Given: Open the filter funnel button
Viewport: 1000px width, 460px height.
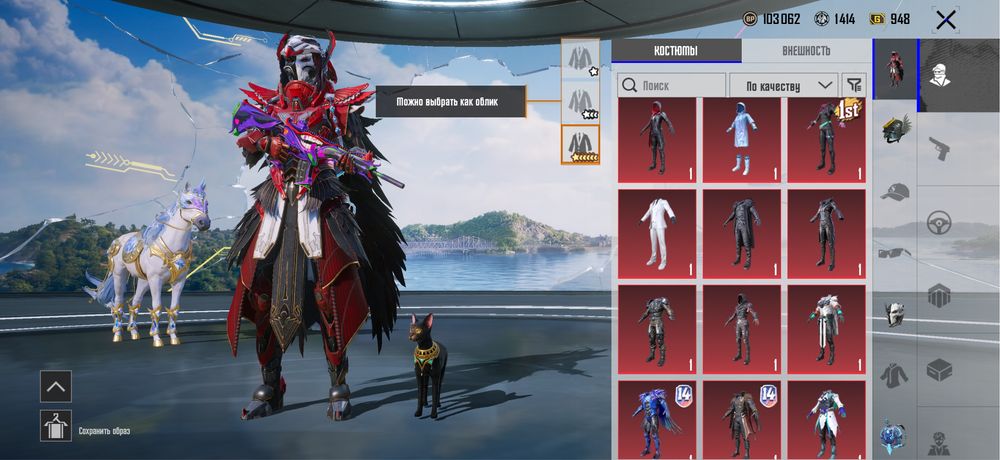Looking at the screenshot, I should 853,86.
